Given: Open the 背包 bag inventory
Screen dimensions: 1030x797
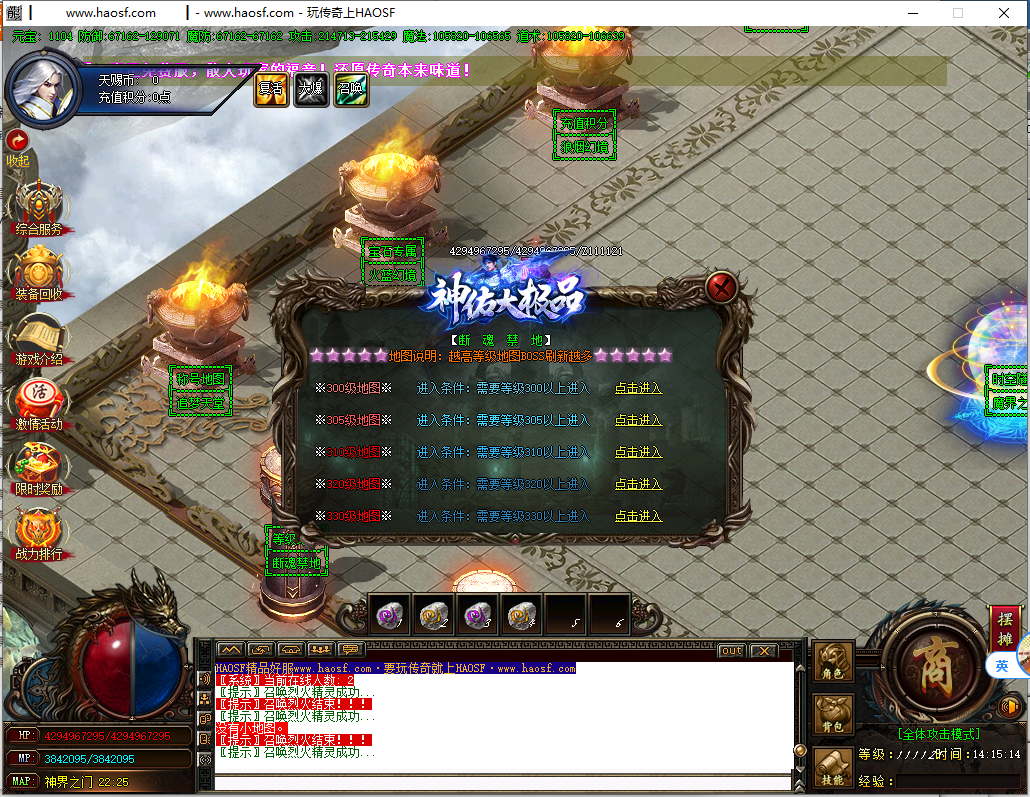Looking at the screenshot, I should 833,713.
